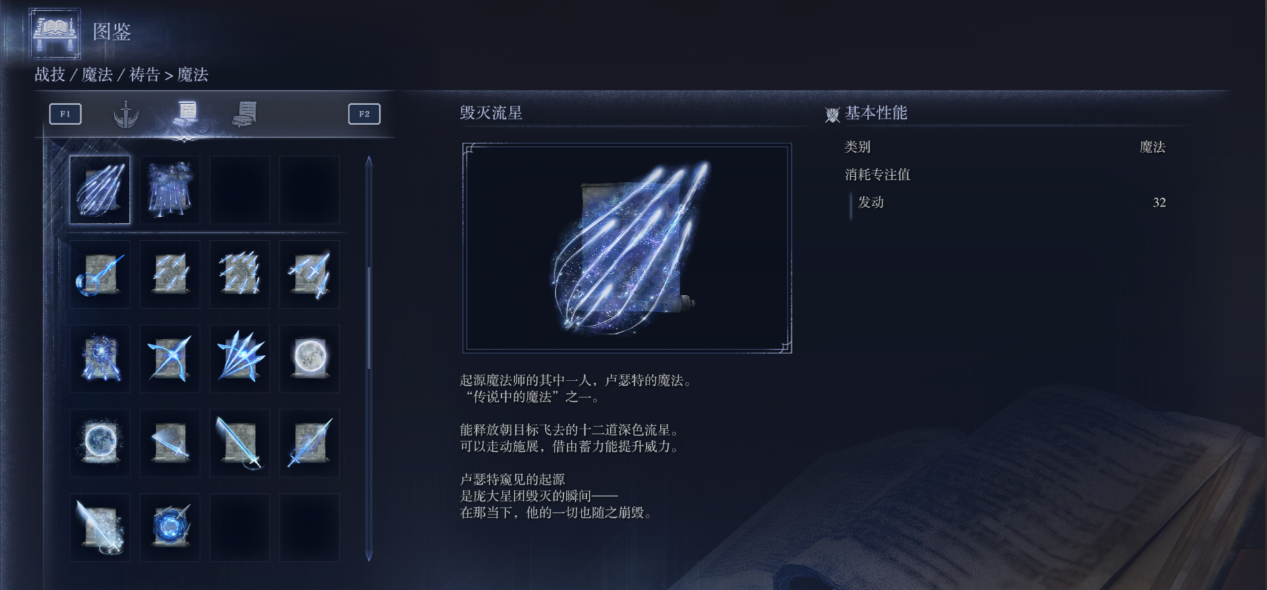Viewport: 1267px width, 590px height.
Task: Click the large Stars of Ruin preview image
Action: click(x=627, y=248)
